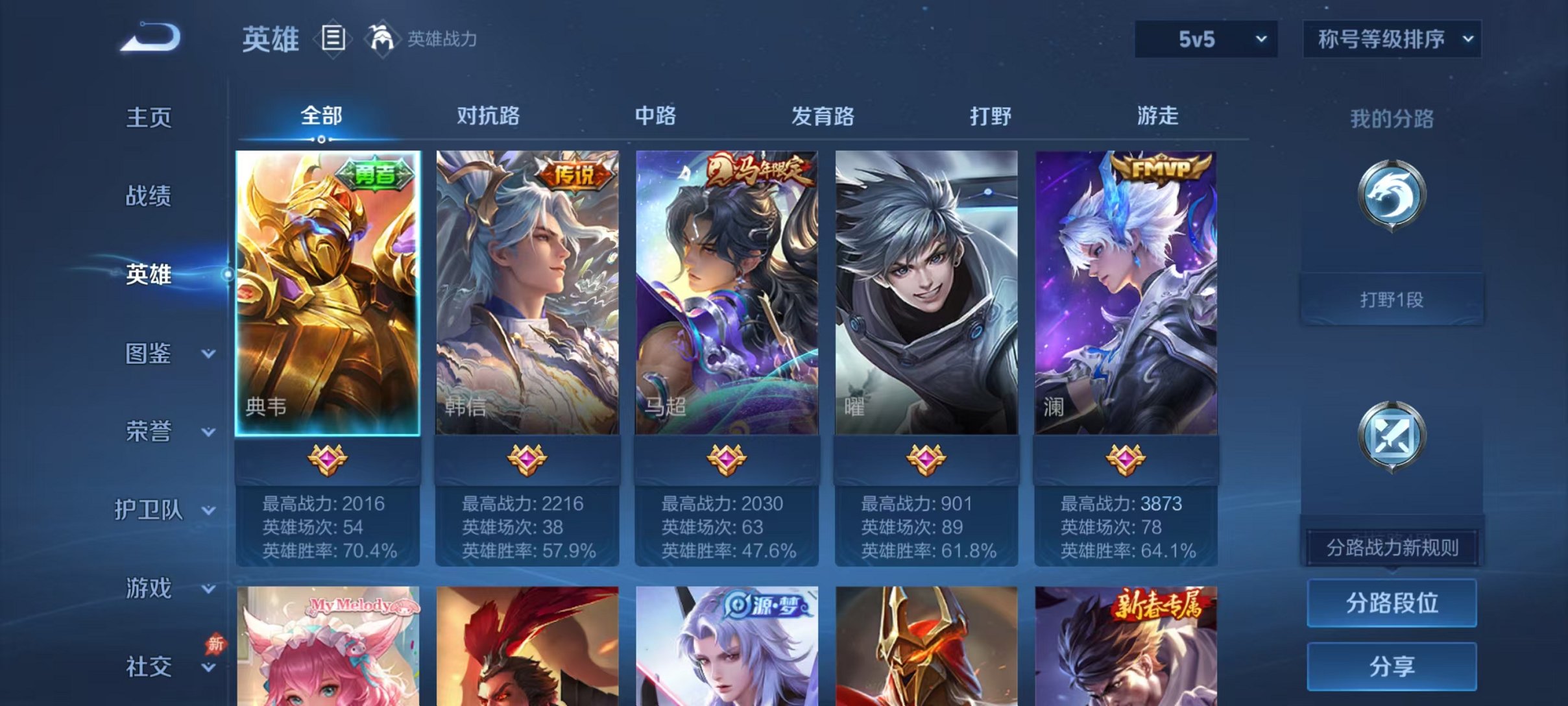1568x706 pixels.
Task: Click the back arrow at top left
Action: pyautogui.click(x=151, y=39)
